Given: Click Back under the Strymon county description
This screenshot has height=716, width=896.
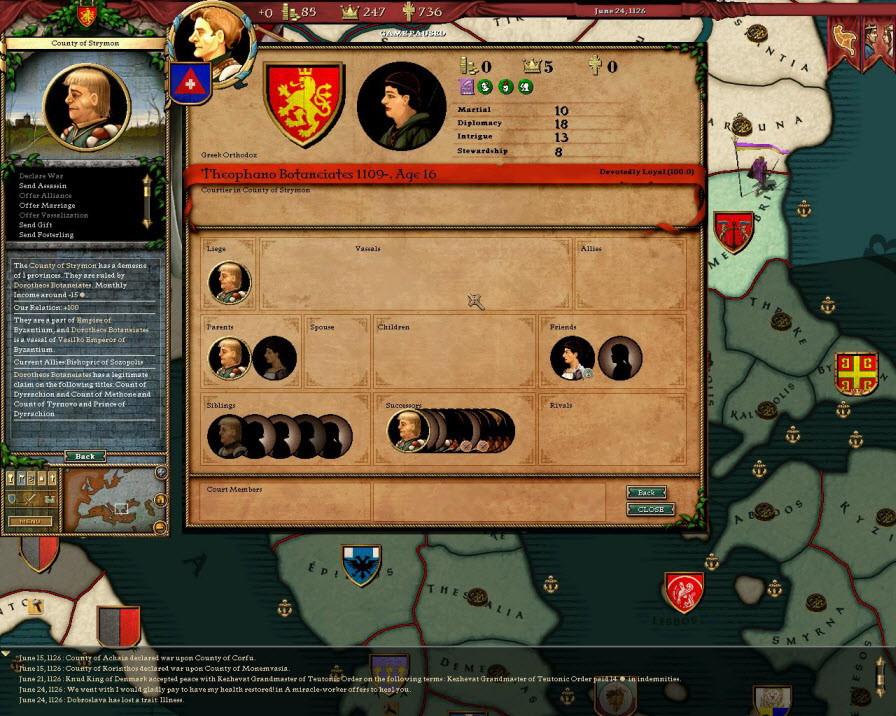Looking at the screenshot, I should (x=85, y=456).
